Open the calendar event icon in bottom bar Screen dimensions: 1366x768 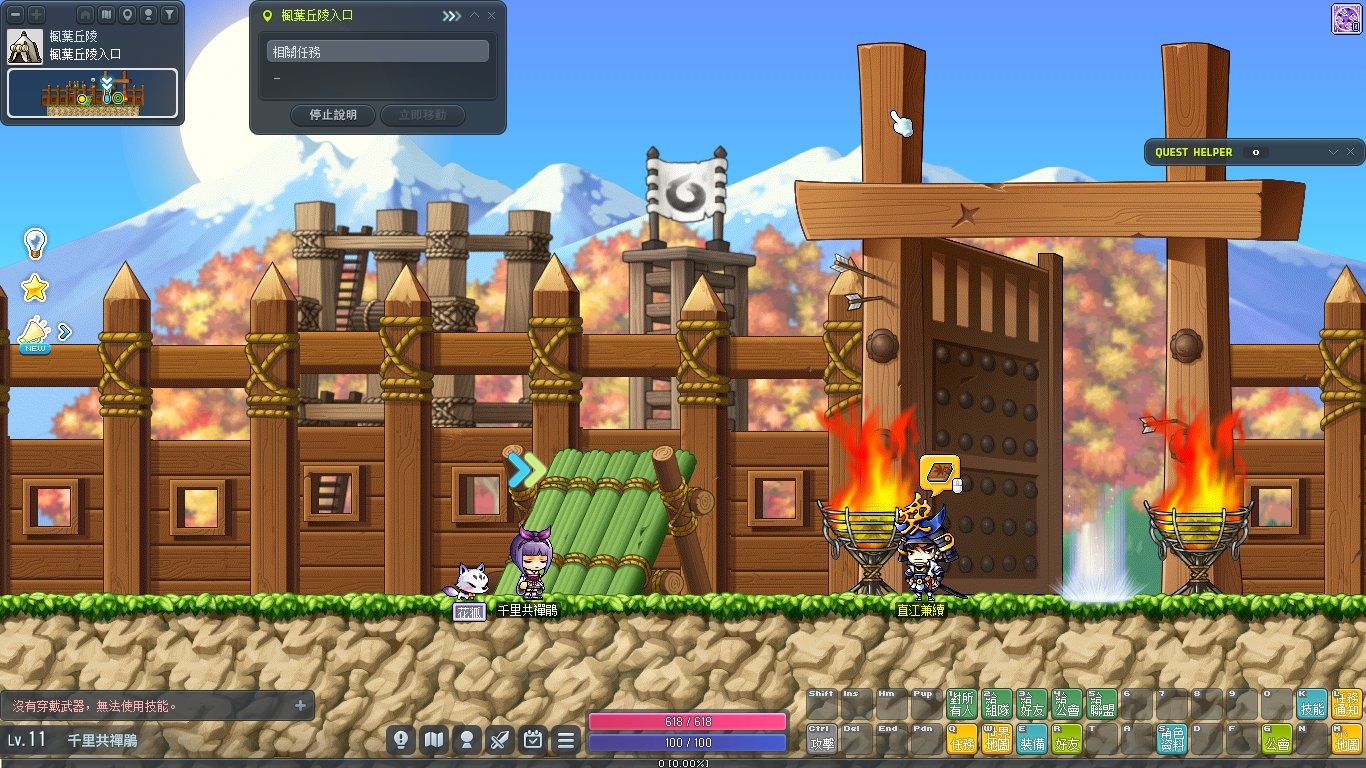click(533, 740)
